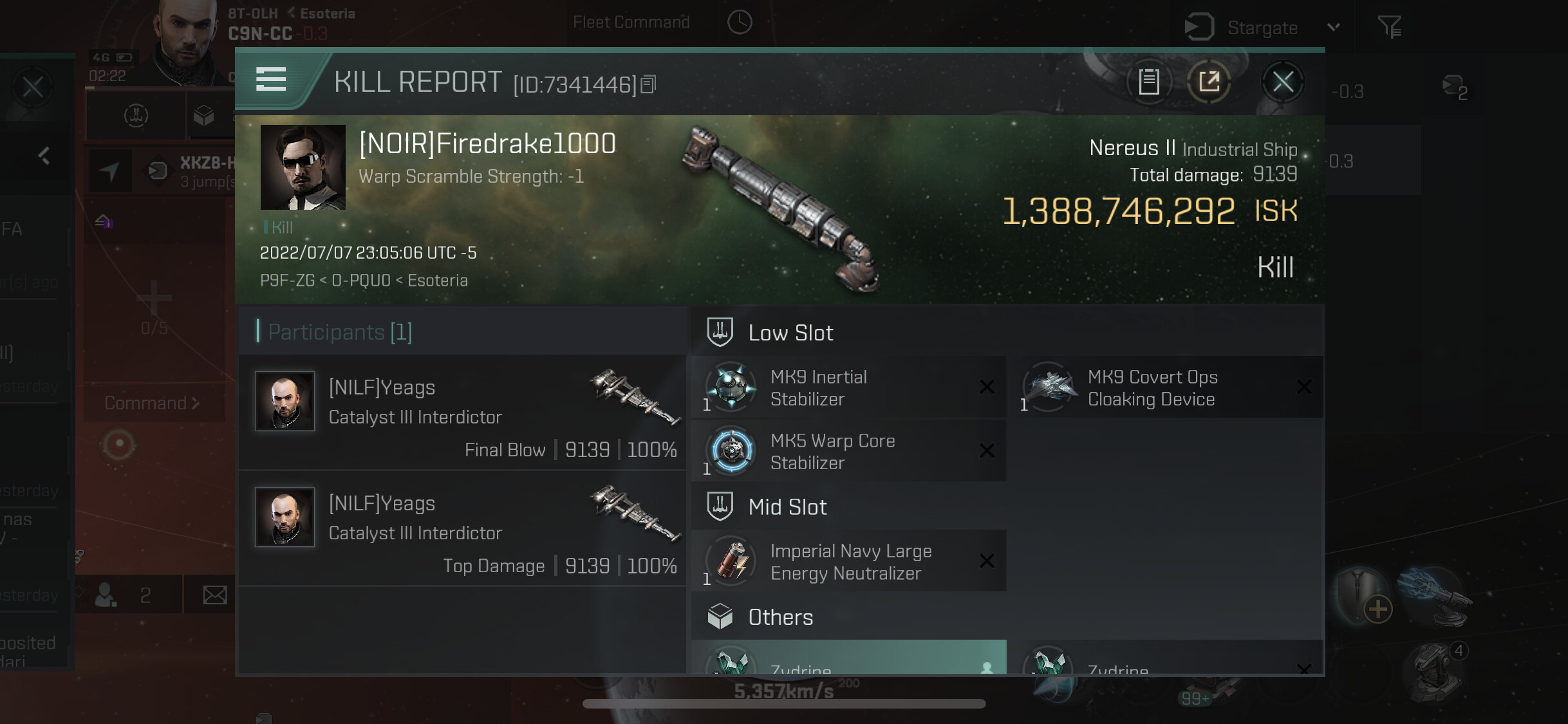Close the Kill Report window
The height and width of the screenshot is (724, 1568).
(x=1282, y=82)
